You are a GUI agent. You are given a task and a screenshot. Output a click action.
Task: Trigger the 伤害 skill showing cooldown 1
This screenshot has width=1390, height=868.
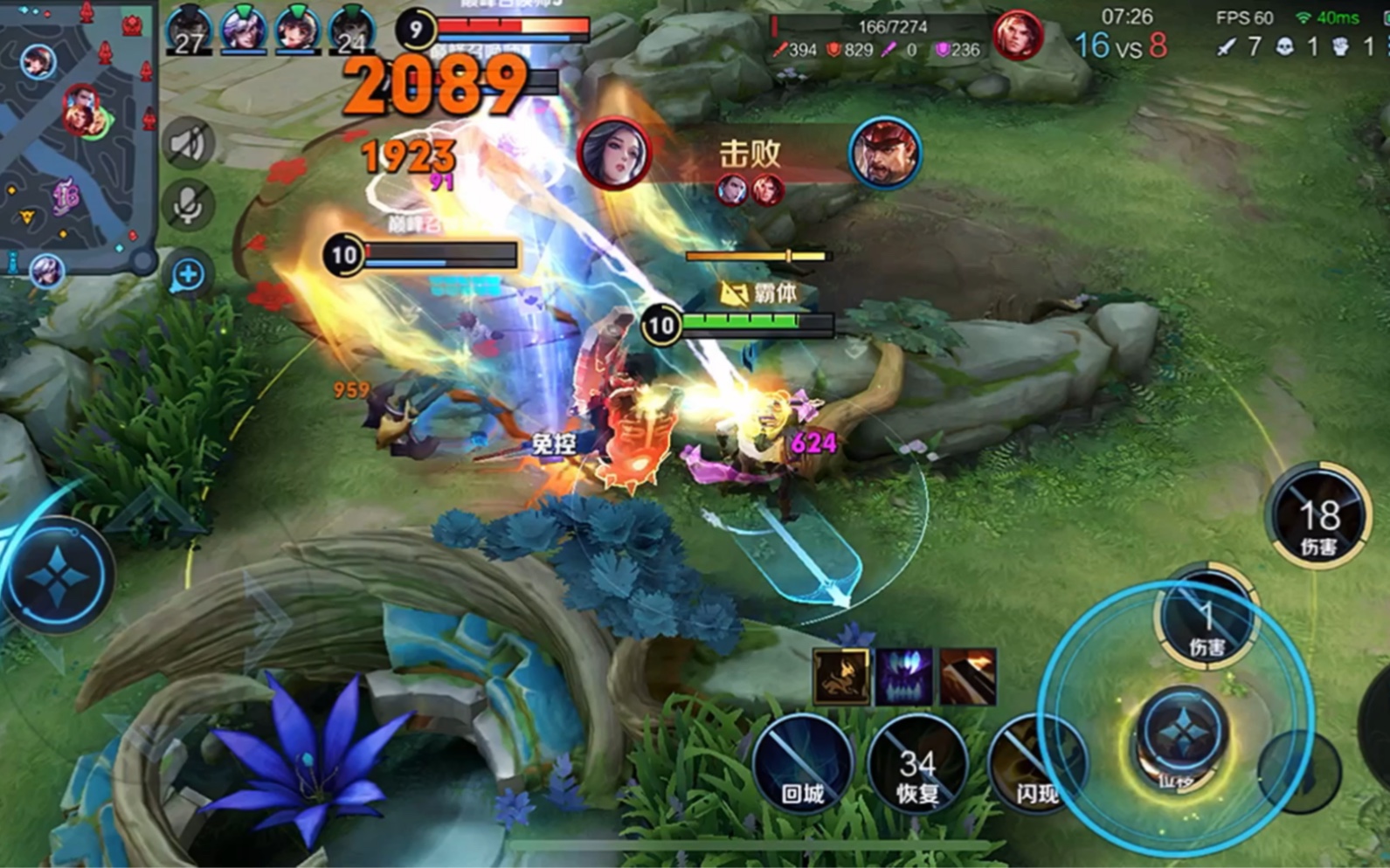click(x=1207, y=618)
